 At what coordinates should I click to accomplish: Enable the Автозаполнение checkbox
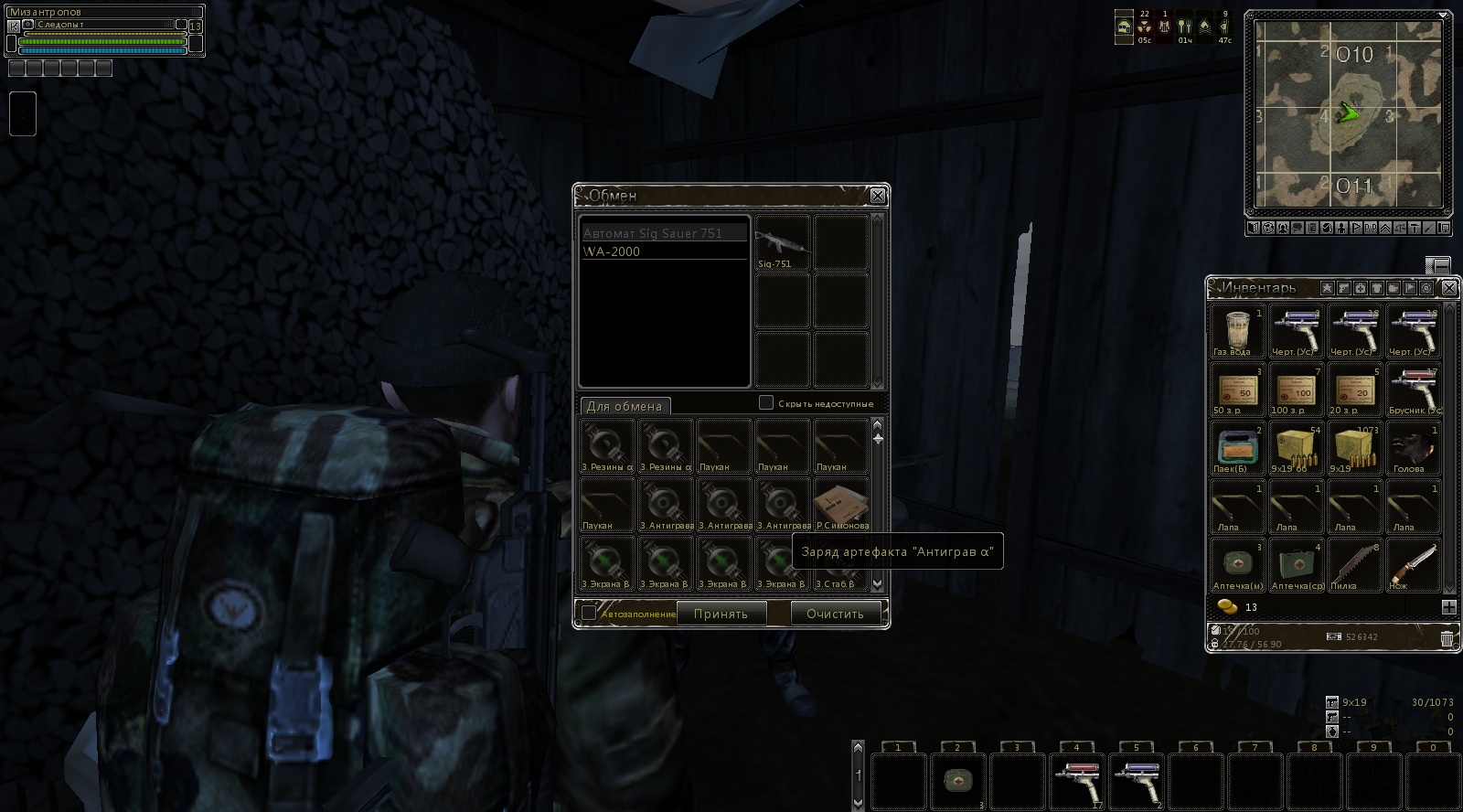click(589, 613)
